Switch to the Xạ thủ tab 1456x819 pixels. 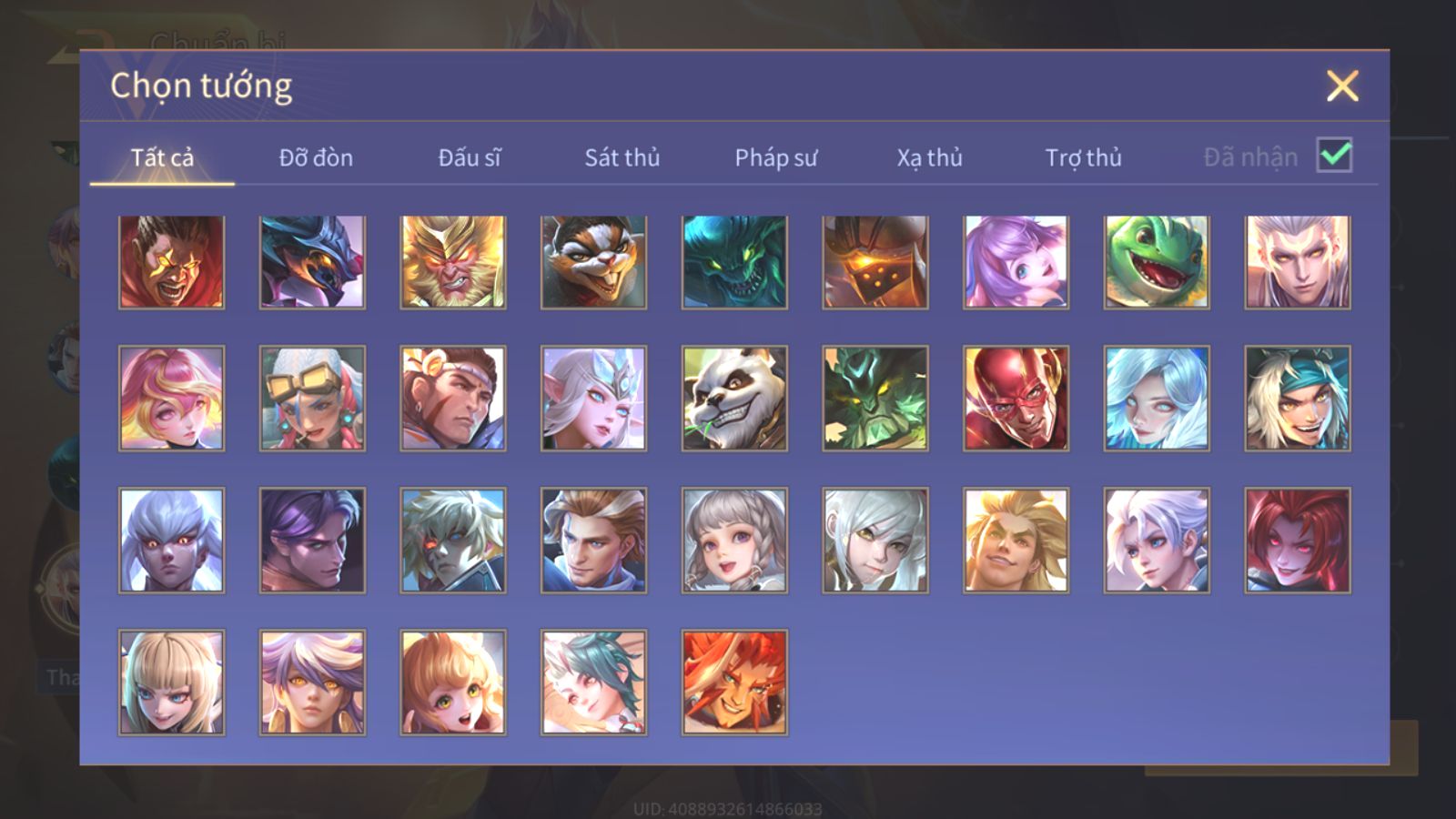pyautogui.click(x=929, y=157)
